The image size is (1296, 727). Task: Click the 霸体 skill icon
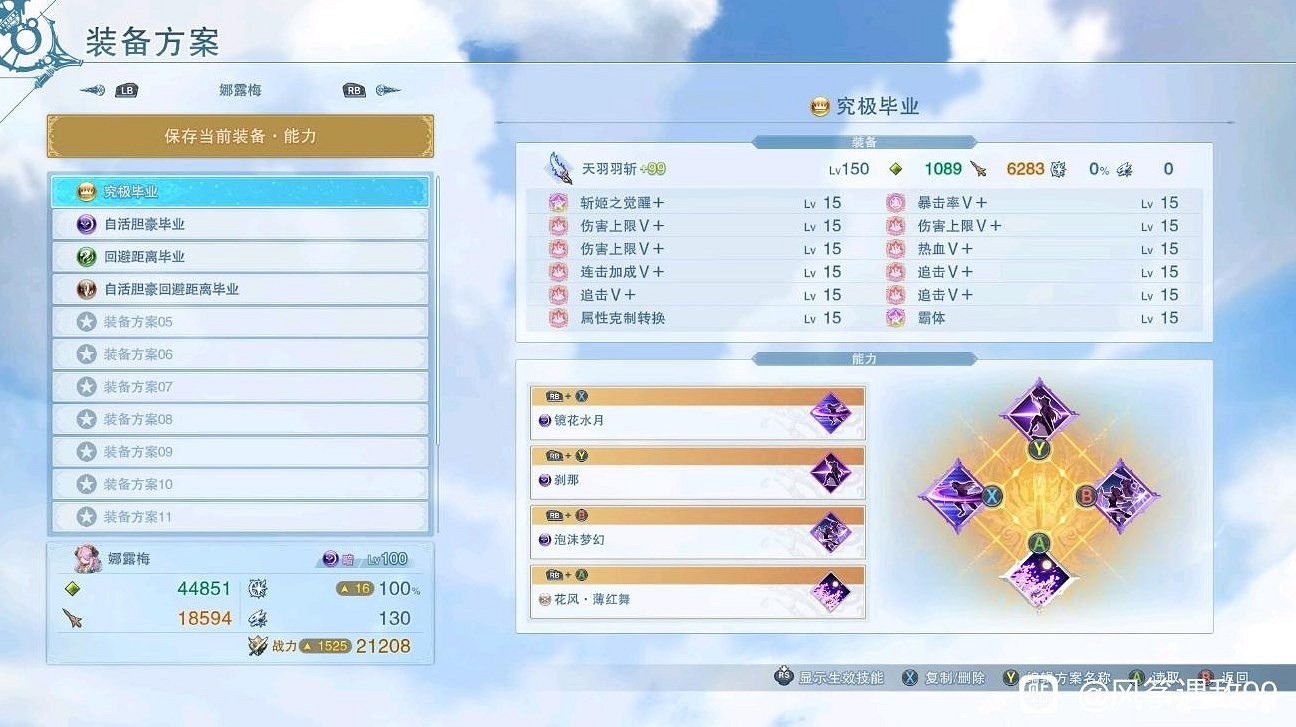pos(895,318)
